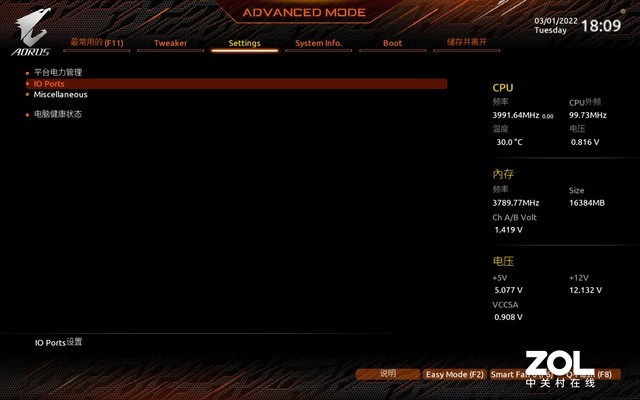Image resolution: width=640 pixels, height=400 pixels.
Task: Click the 说明 help button
Action: click(388, 374)
